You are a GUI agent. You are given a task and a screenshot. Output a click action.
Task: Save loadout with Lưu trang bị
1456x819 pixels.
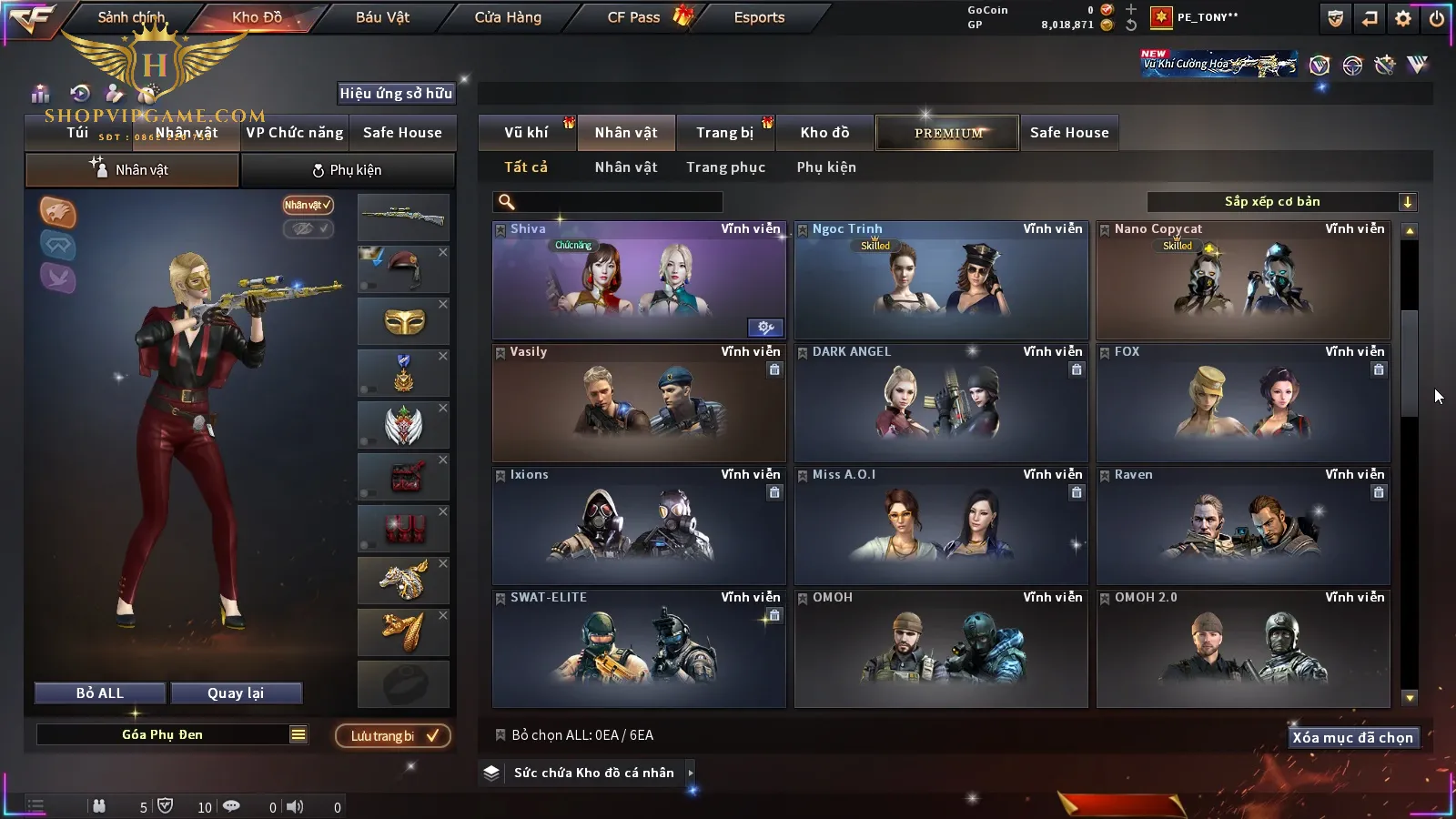[x=393, y=736]
